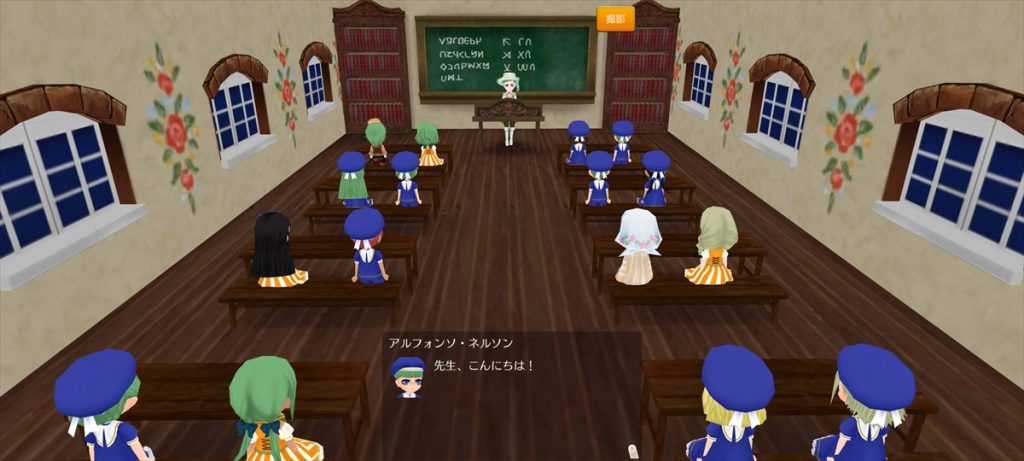Advance the dialogue with the continue marker
This screenshot has height=461, width=1024.
coord(631,450)
